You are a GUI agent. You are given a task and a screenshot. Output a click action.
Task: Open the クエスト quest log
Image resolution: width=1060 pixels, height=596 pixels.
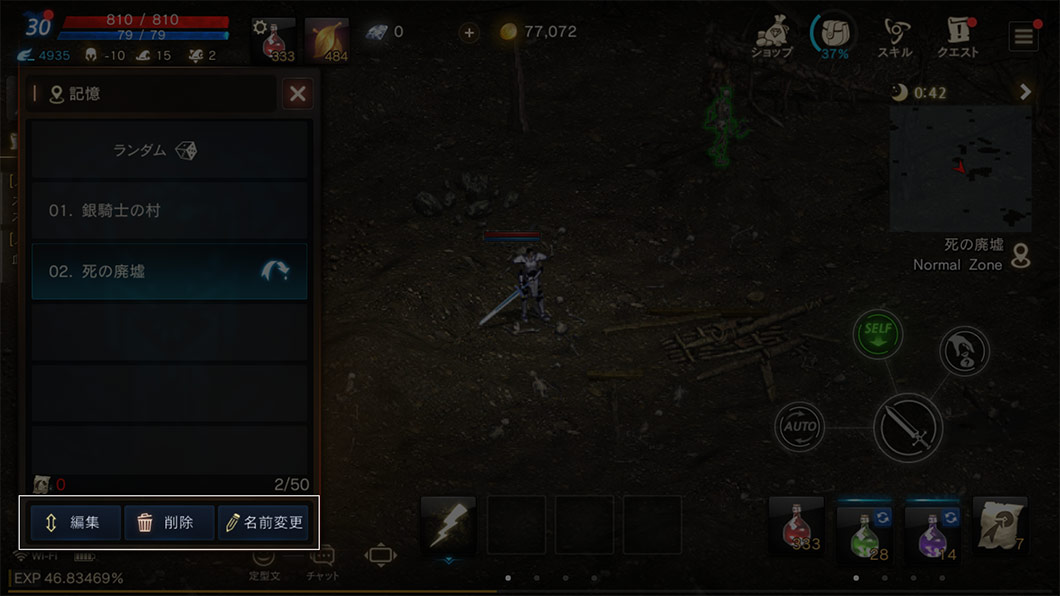pyautogui.click(x=957, y=37)
